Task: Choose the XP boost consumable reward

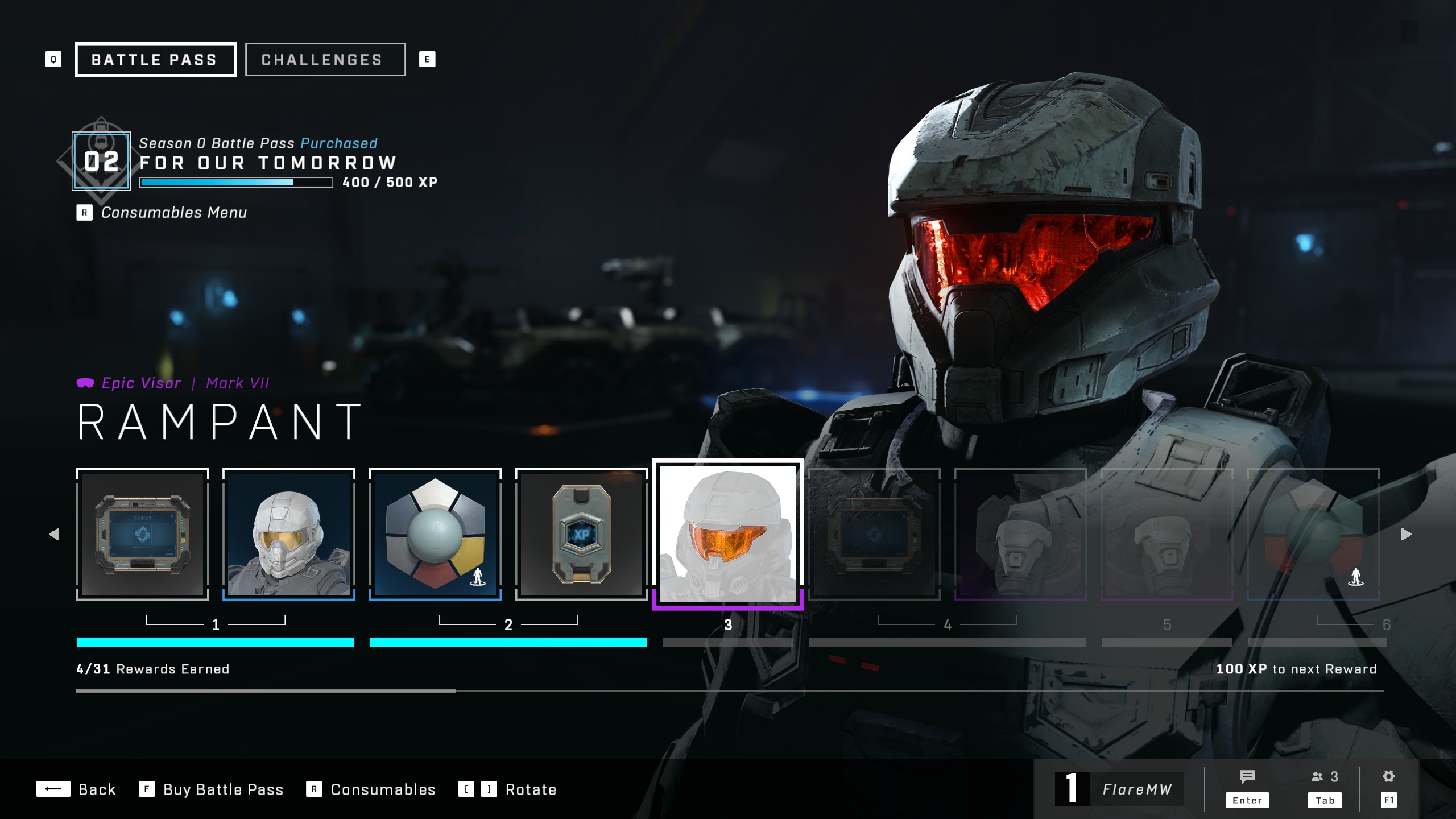Action: tap(581, 533)
